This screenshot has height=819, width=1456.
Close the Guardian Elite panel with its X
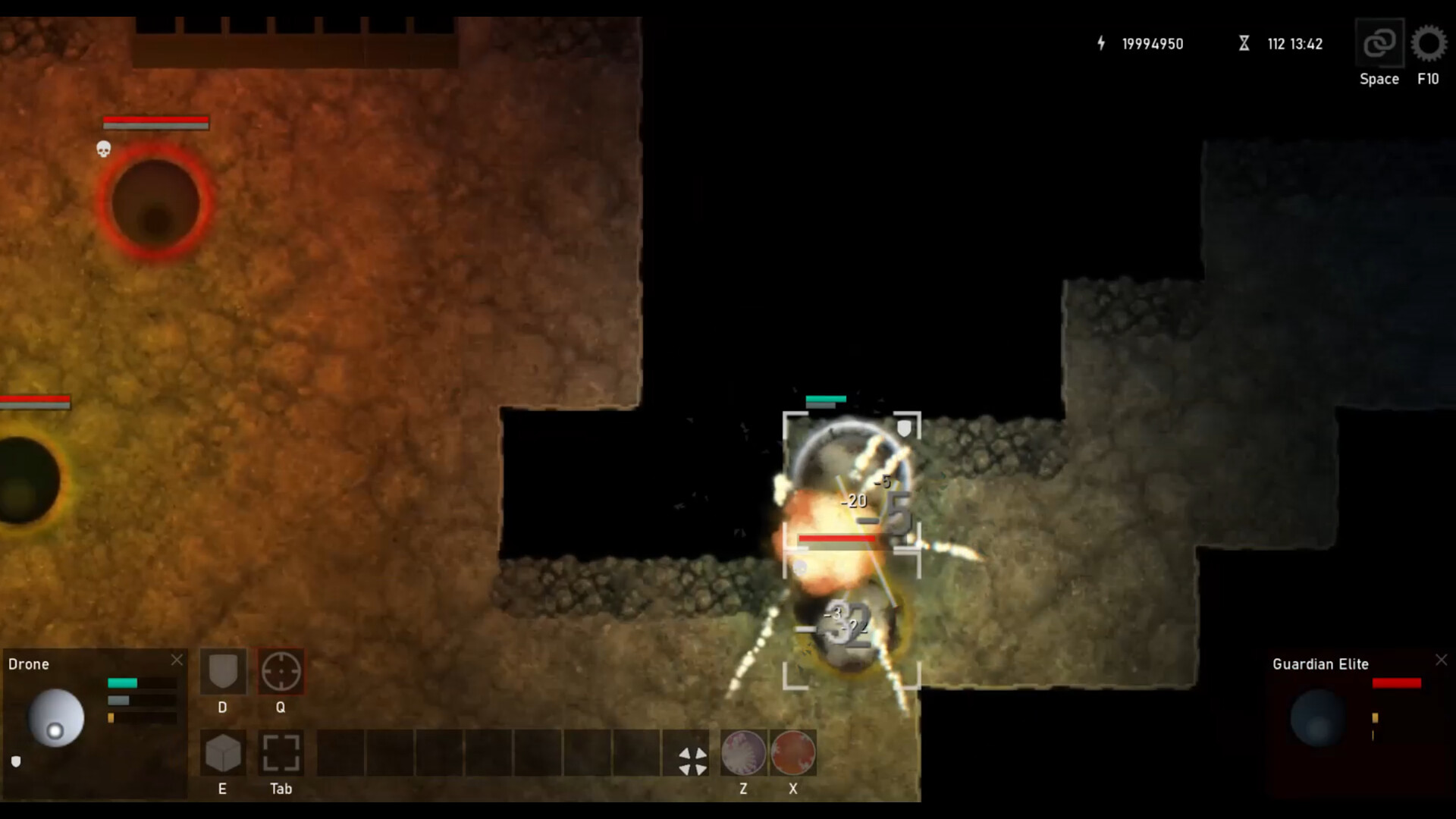point(1441,660)
